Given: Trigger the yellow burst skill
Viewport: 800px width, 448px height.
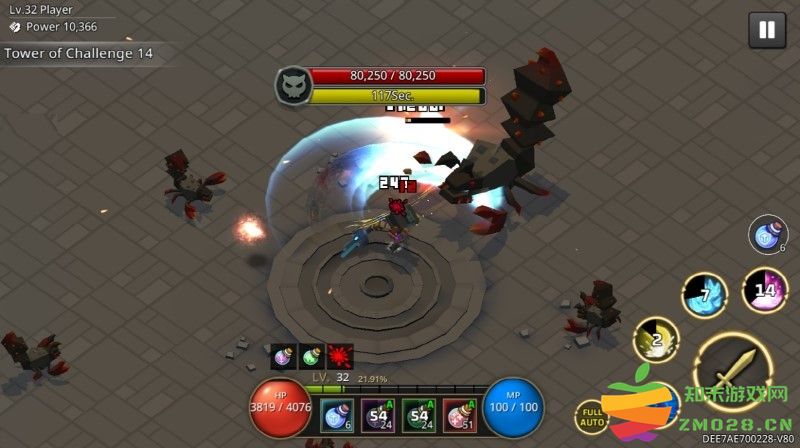Looking at the screenshot, I should pyautogui.click(x=655, y=340).
